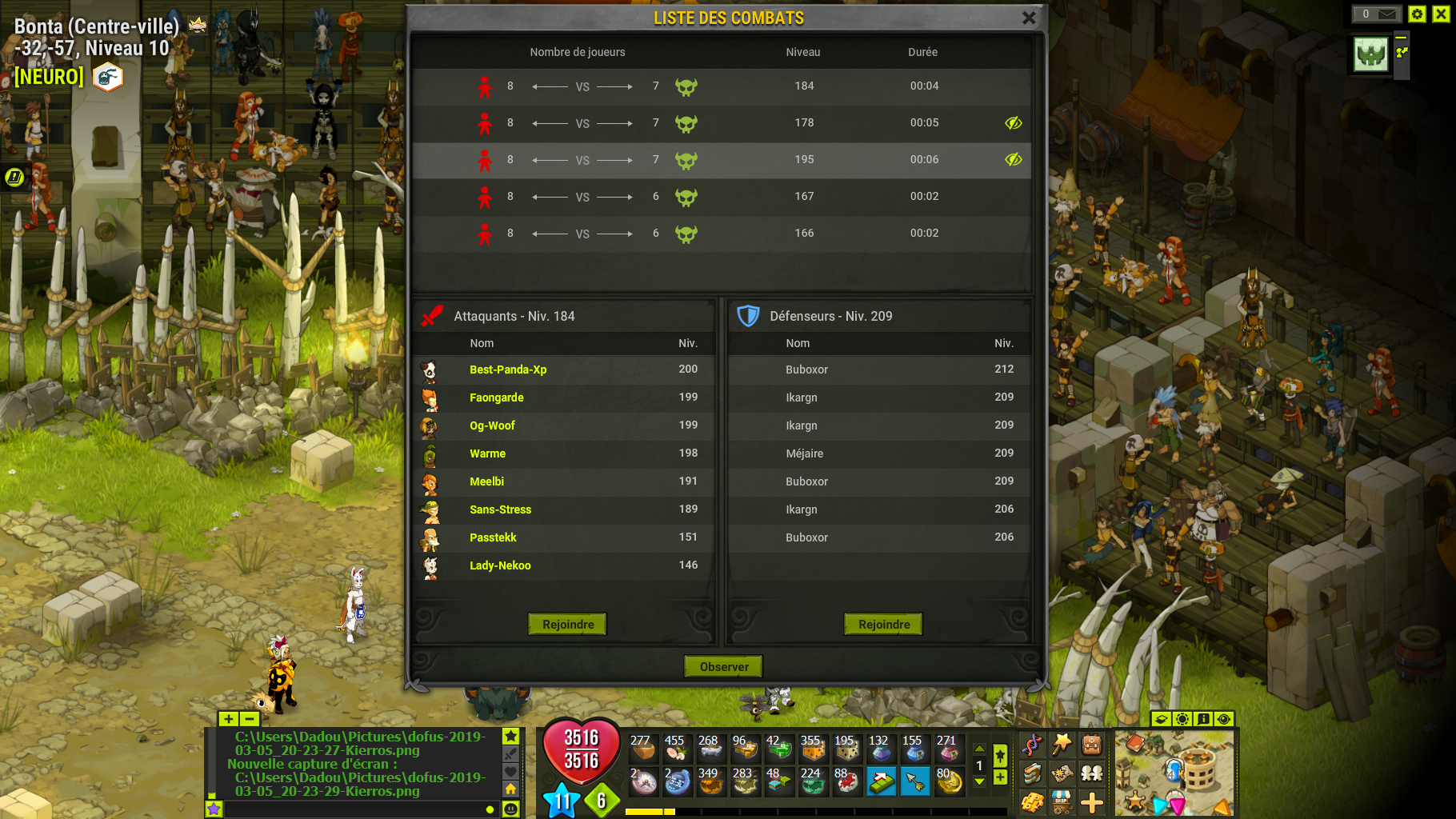This screenshot has width=1456, height=819.
Task: Click the Observer button
Action: (722, 665)
